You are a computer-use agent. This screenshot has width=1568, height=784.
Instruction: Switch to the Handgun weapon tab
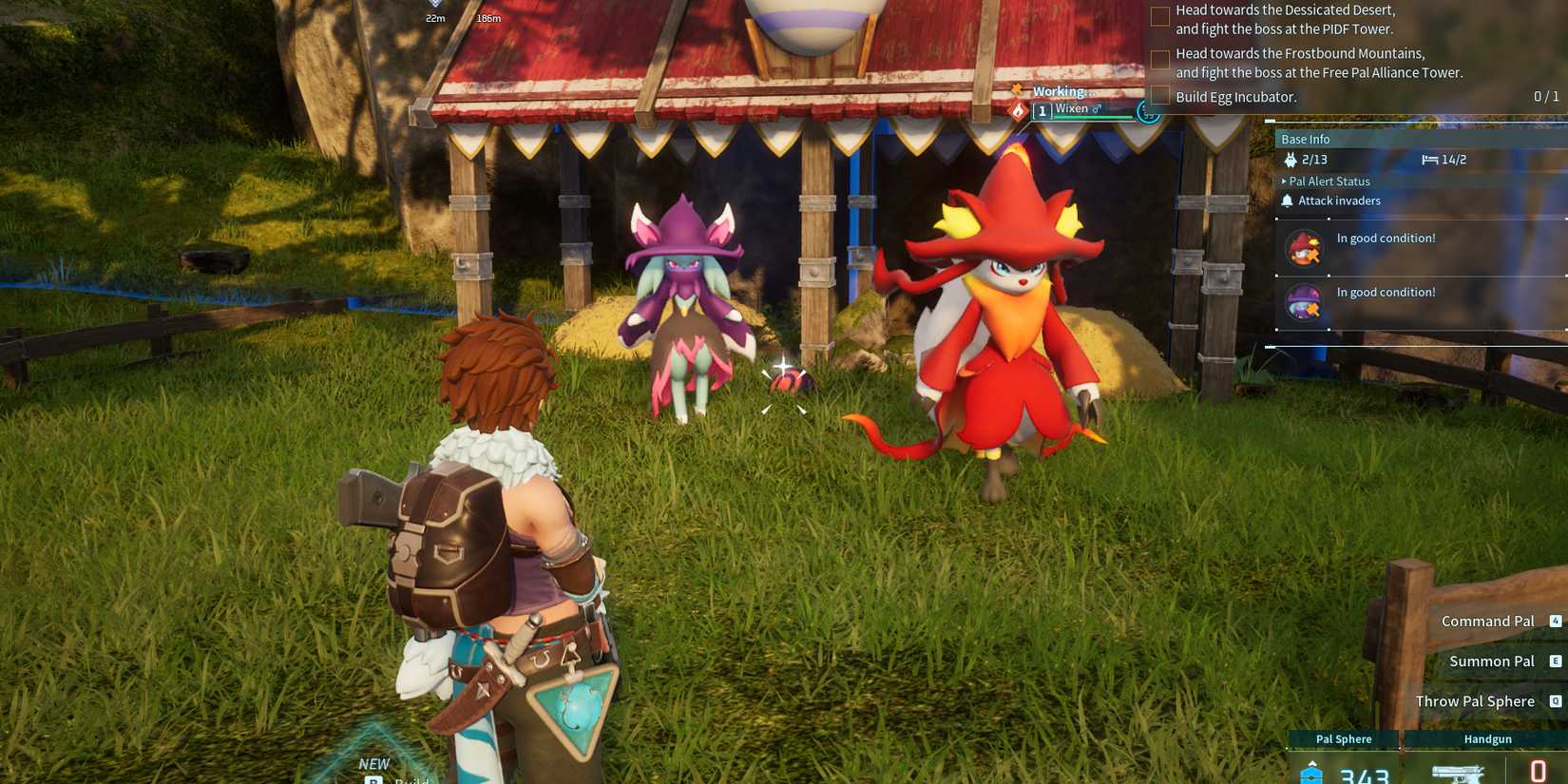(x=1487, y=738)
